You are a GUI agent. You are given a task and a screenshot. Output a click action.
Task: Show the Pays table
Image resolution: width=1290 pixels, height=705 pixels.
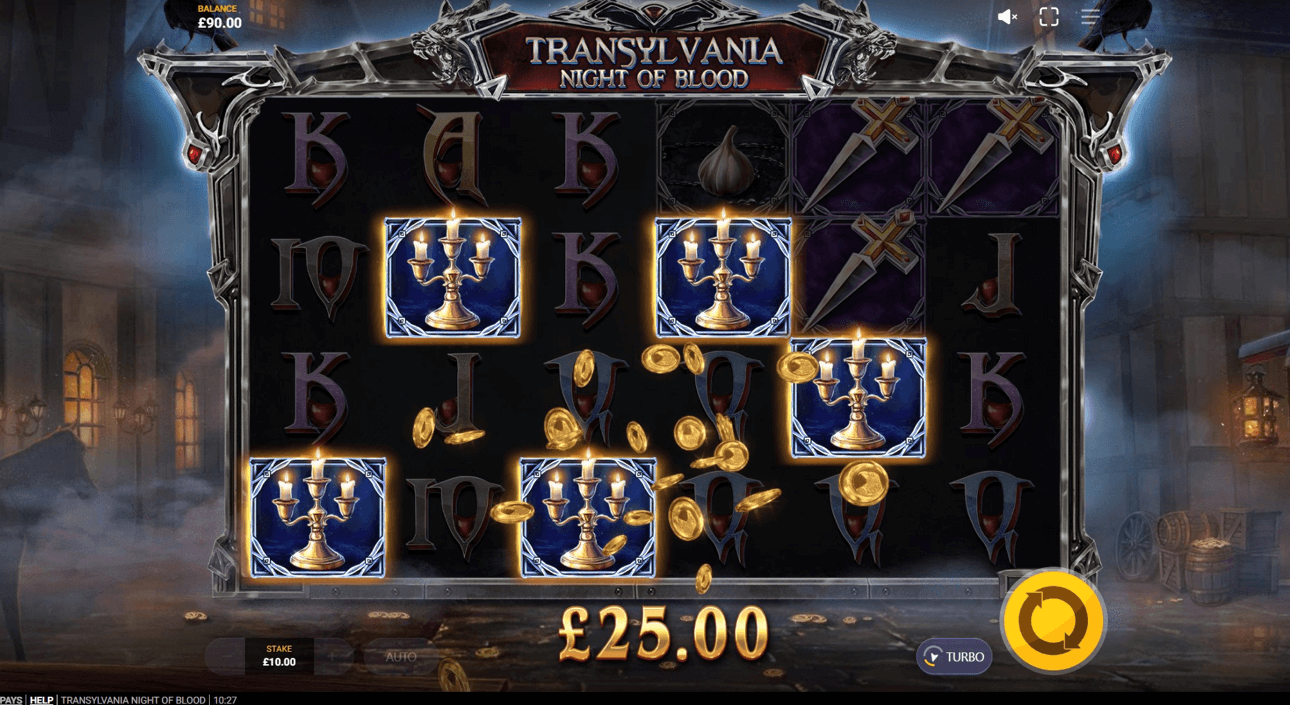[x=10, y=699]
